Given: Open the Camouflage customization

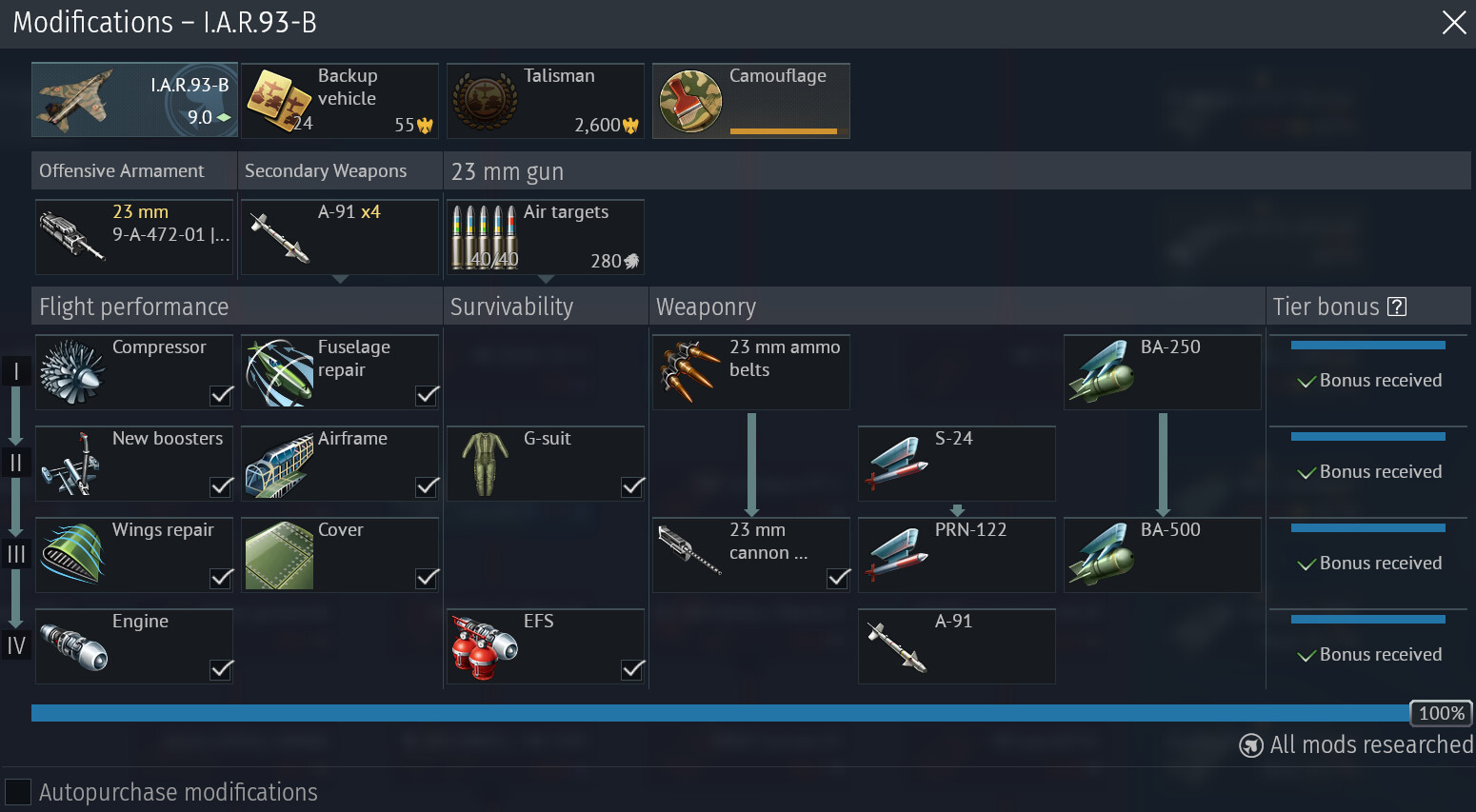Looking at the screenshot, I should click(750, 101).
